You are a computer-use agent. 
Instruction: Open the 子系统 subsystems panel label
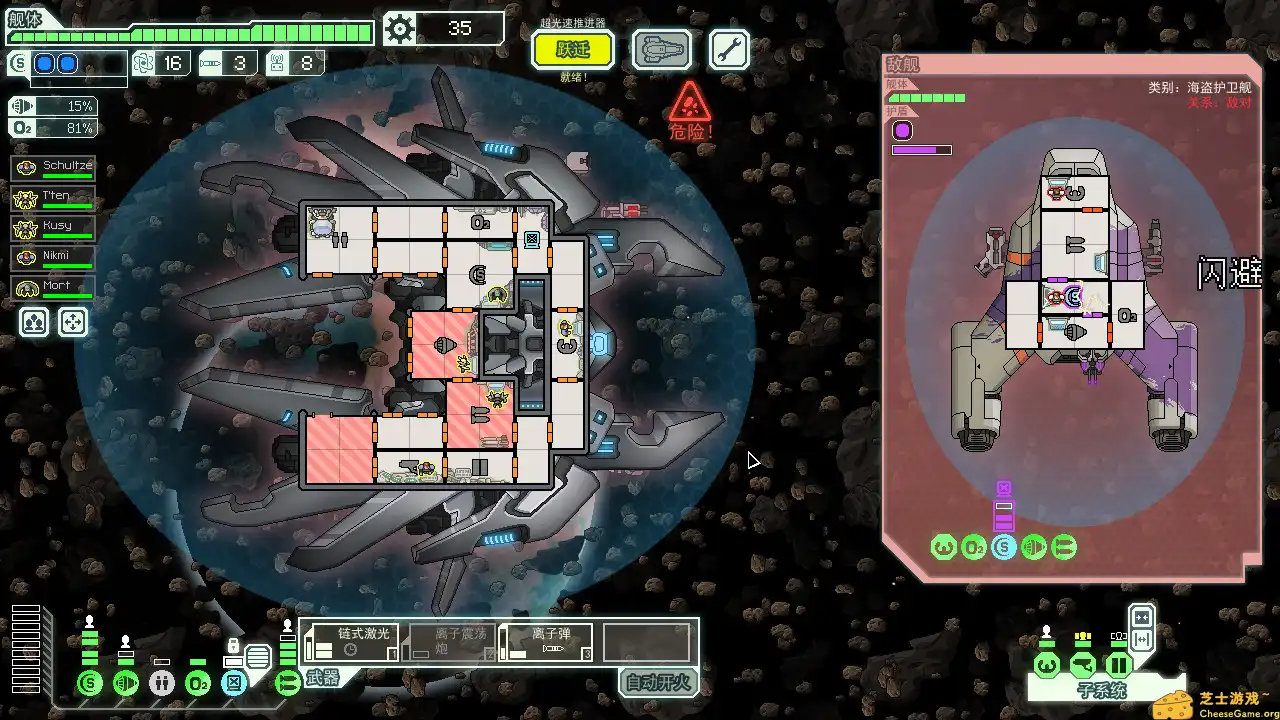(x=1103, y=691)
